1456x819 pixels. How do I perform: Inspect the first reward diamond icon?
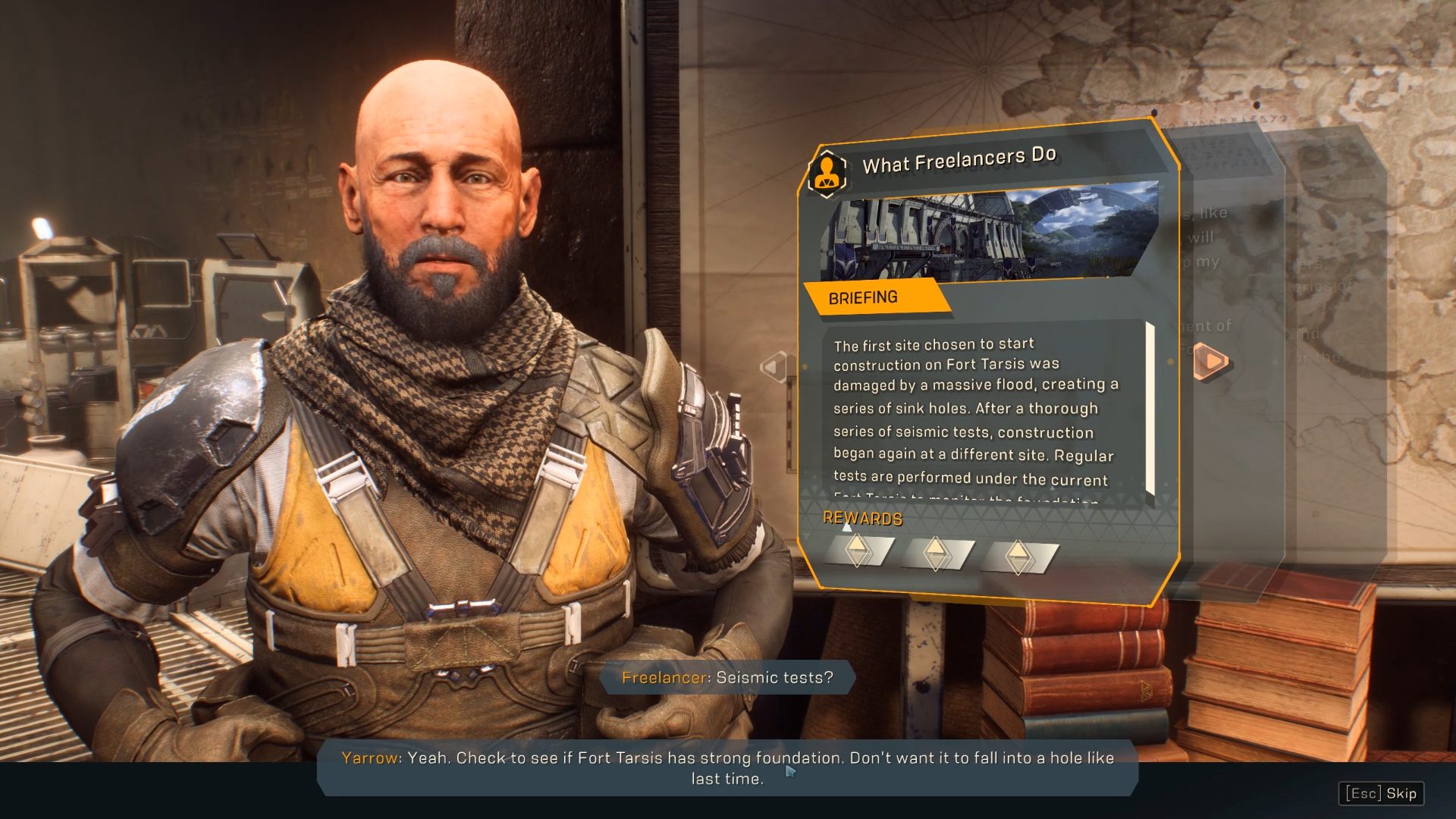pos(858,551)
